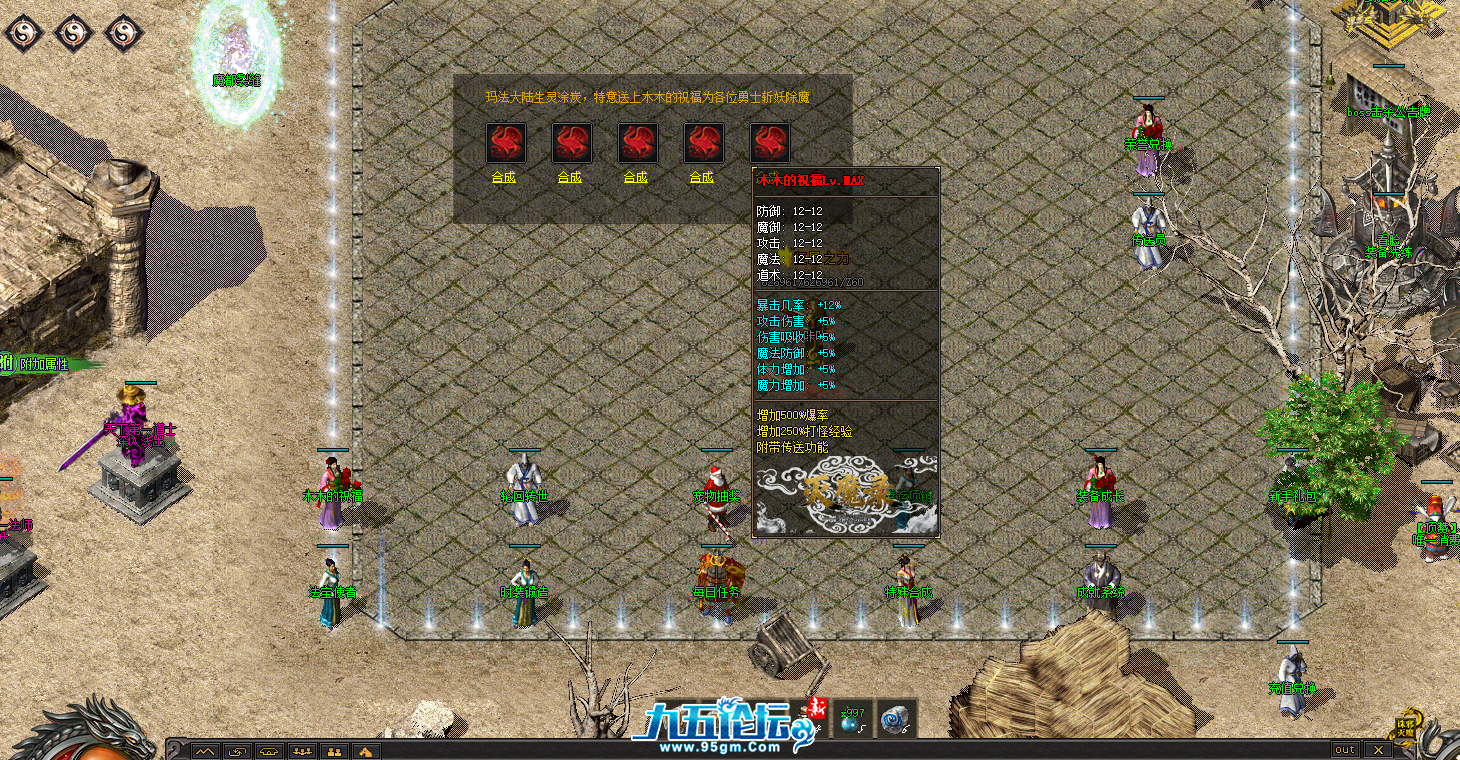Open the action/refresh icon in the bottom toolbar
Image resolution: width=1460 pixels, height=760 pixels.
[237, 751]
